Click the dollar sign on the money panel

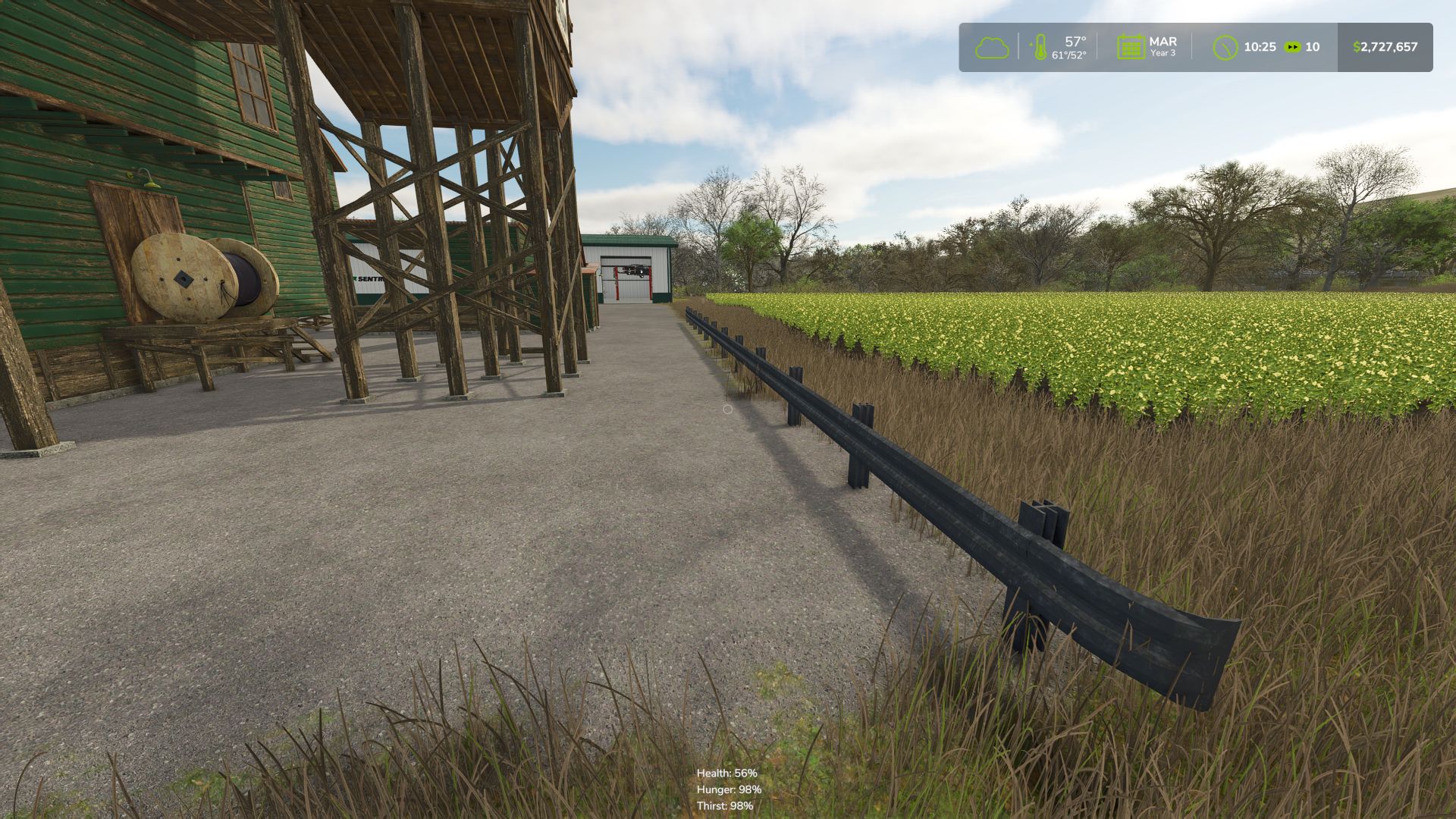[1355, 47]
